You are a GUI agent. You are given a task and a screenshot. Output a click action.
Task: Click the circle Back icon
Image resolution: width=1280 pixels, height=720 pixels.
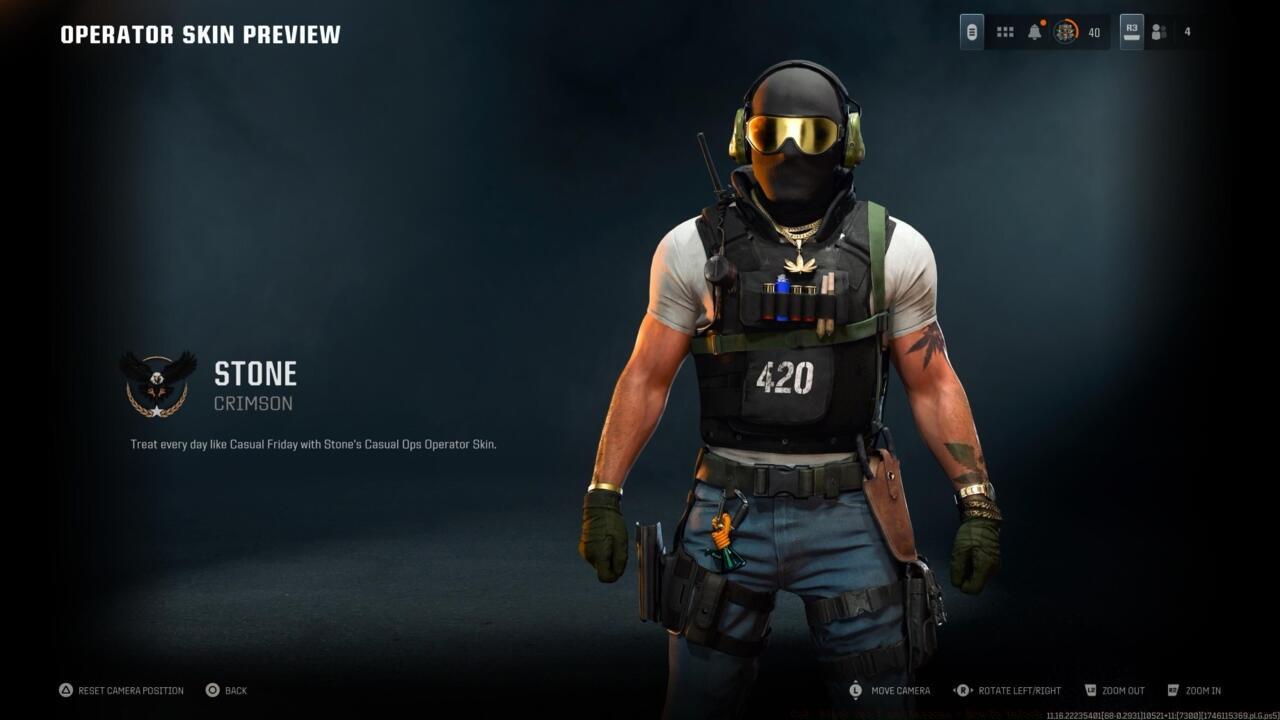coord(211,690)
